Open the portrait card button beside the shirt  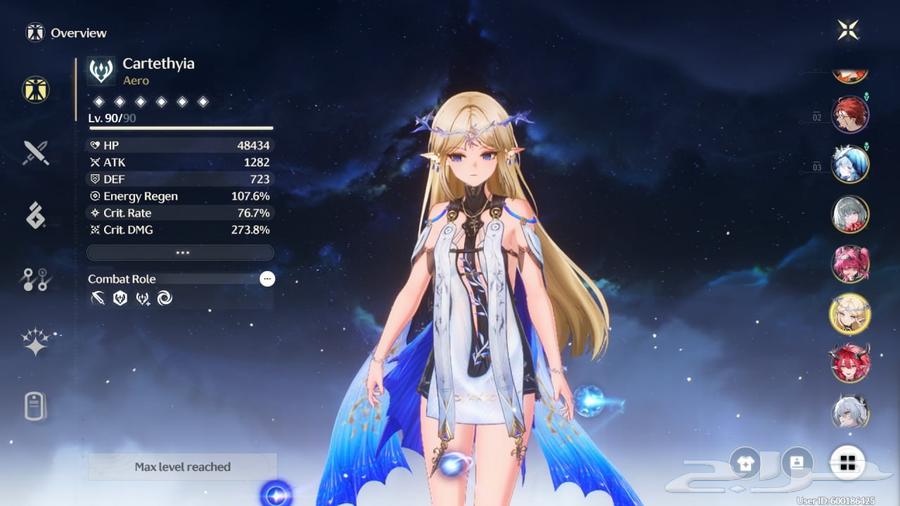797,462
